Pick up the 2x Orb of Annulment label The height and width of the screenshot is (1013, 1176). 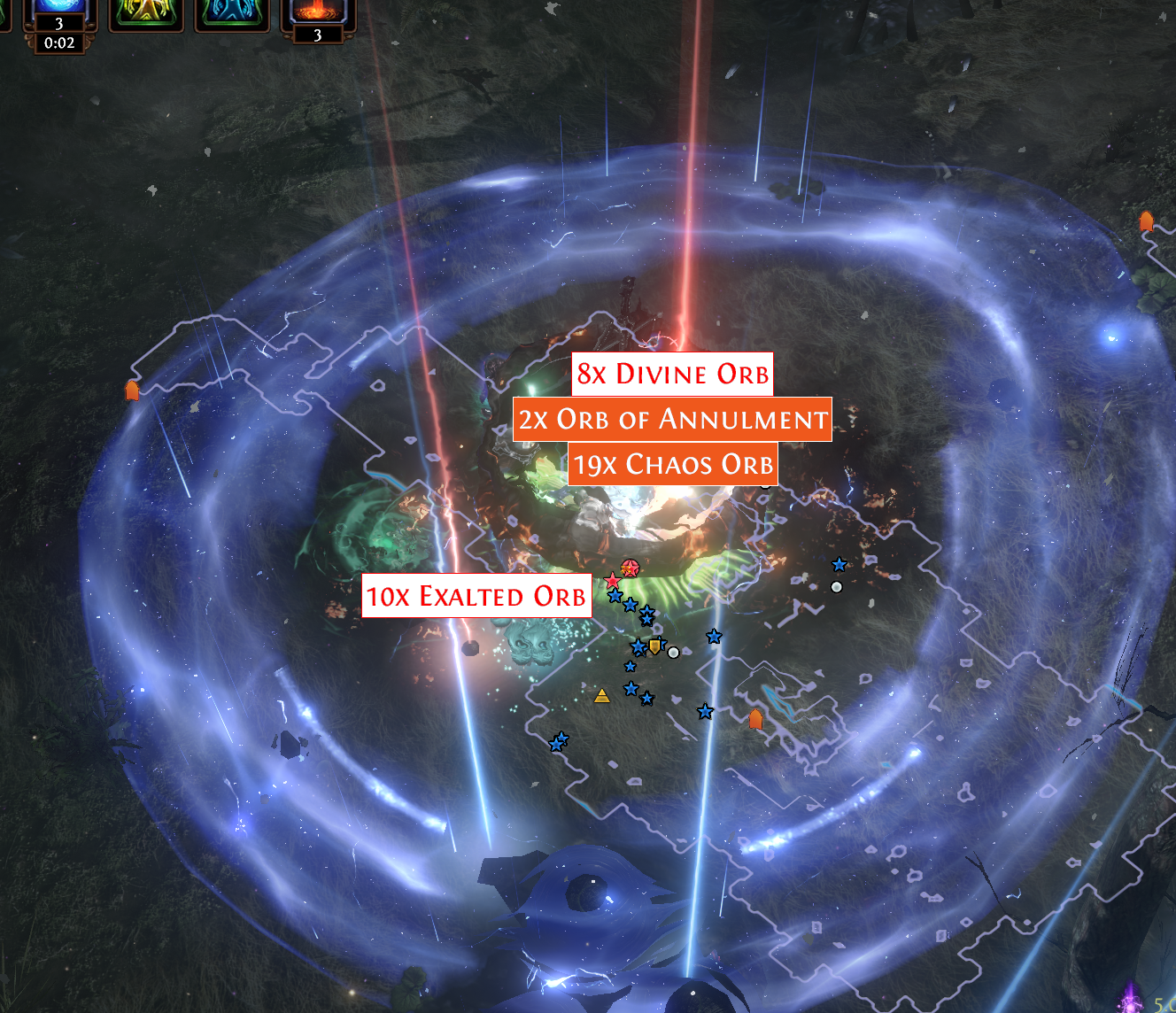pyautogui.click(x=673, y=419)
